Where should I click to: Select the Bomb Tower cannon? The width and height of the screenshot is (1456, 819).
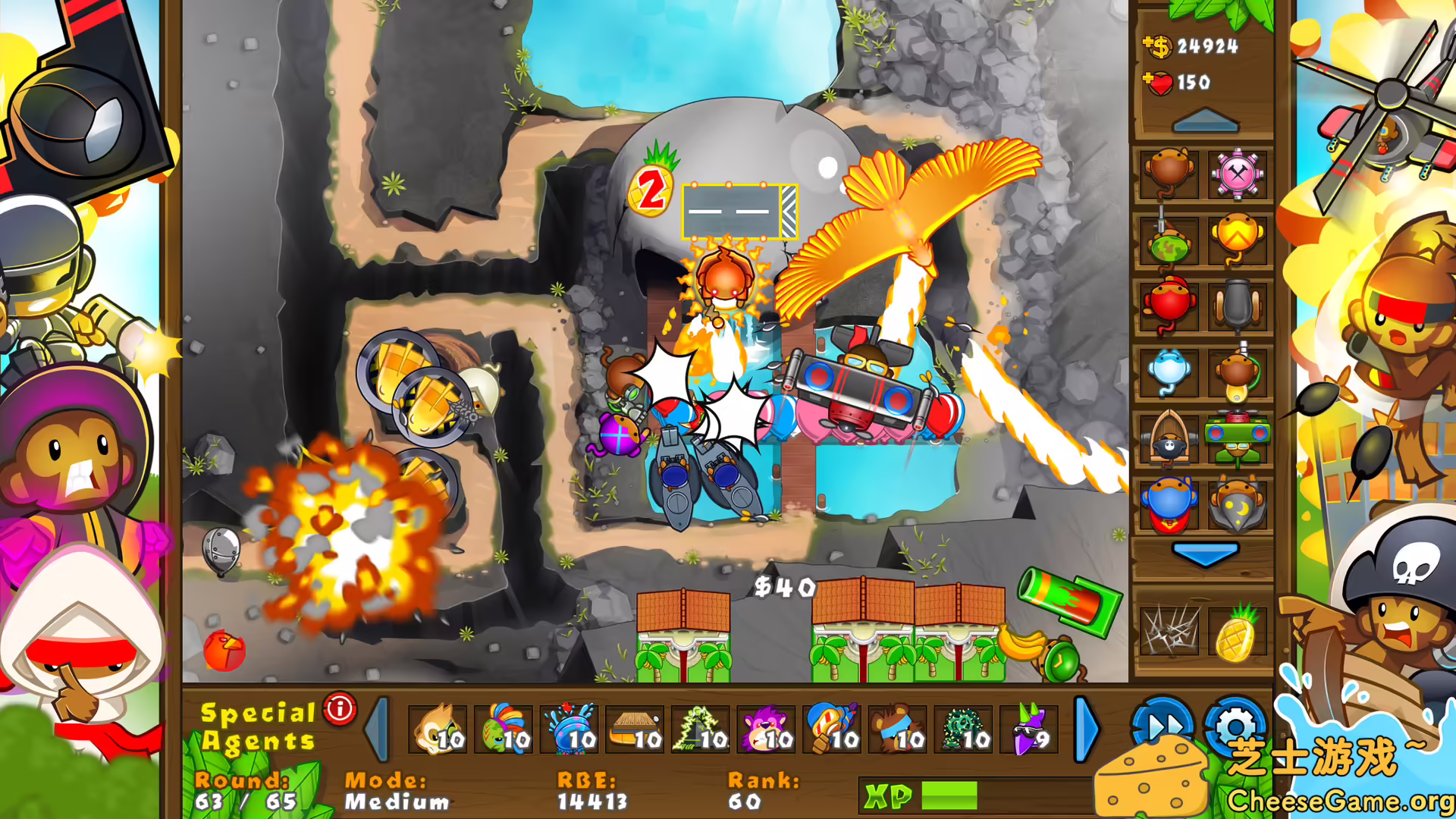pyautogui.click(x=1238, y=303)
